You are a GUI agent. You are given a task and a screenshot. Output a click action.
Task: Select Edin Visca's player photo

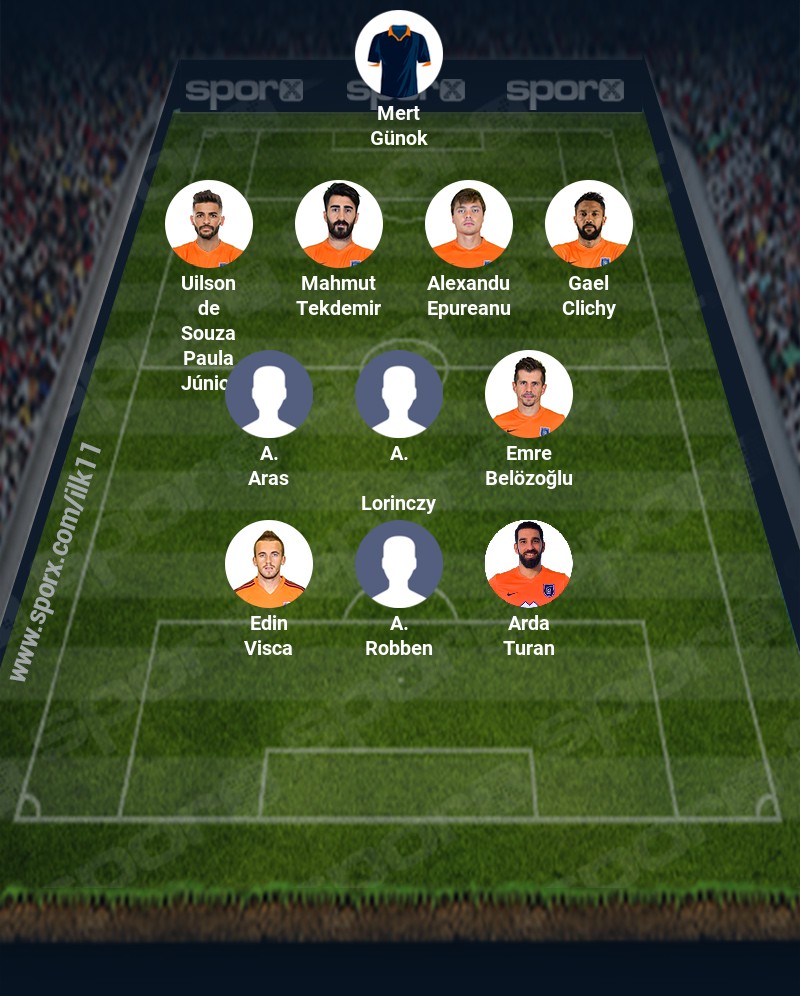pyautogui.click(x=269, y=564)
